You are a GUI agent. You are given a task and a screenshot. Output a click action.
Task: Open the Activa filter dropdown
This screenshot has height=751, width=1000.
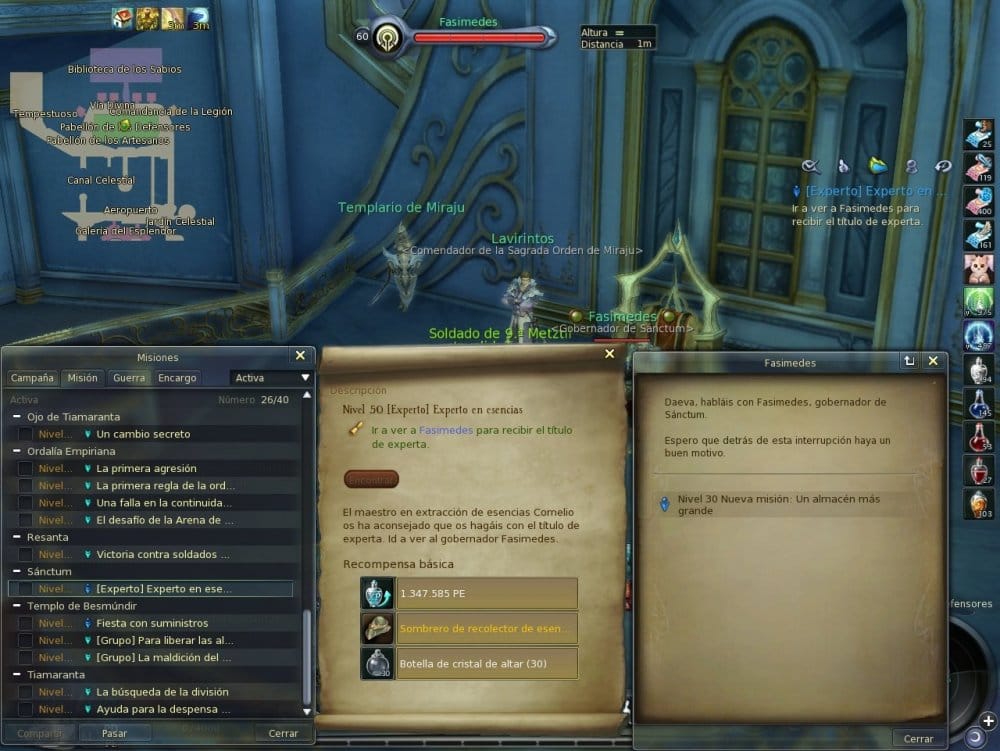point(271,378)
